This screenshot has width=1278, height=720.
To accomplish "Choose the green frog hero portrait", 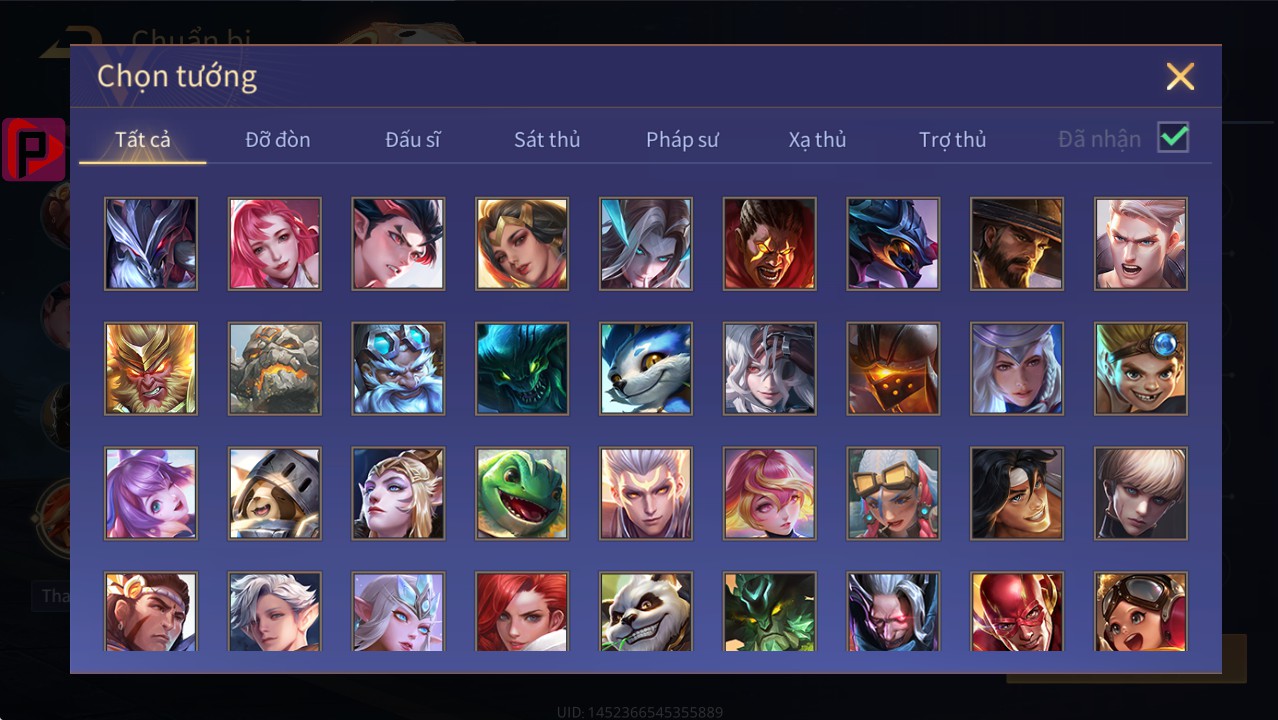I will 522,493.
